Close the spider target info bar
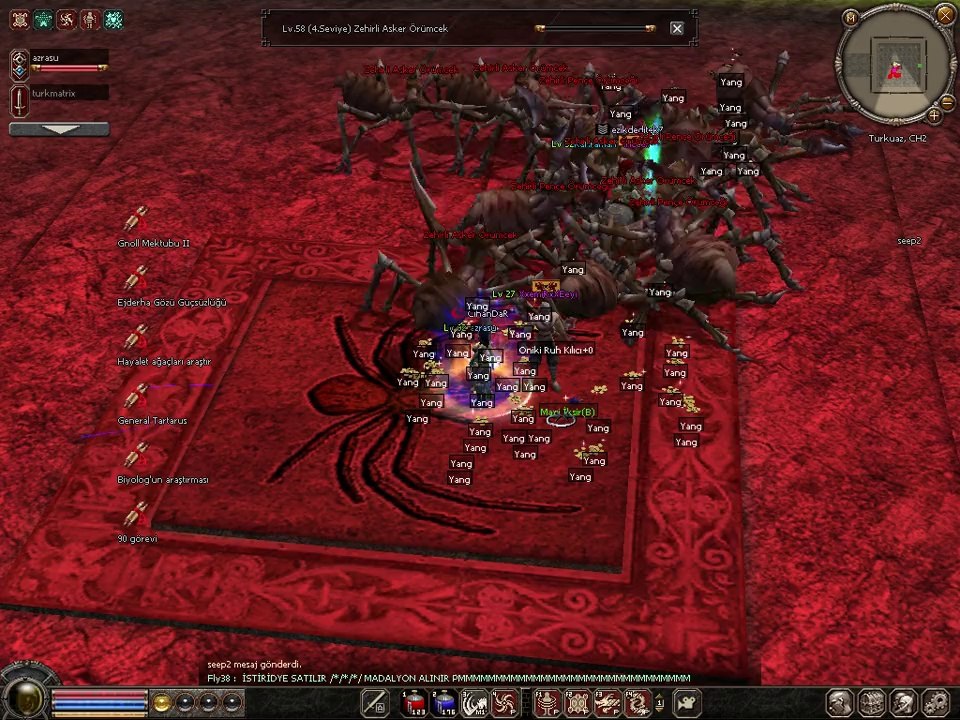 677,29
